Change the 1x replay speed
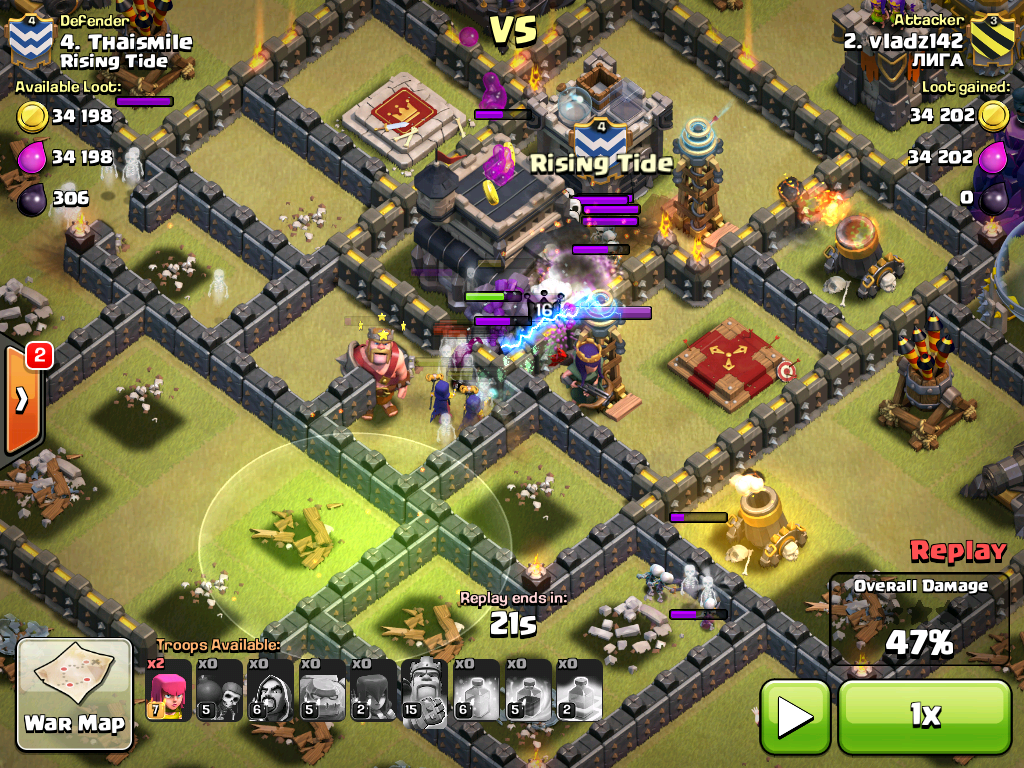 click(x=925, y=715)
